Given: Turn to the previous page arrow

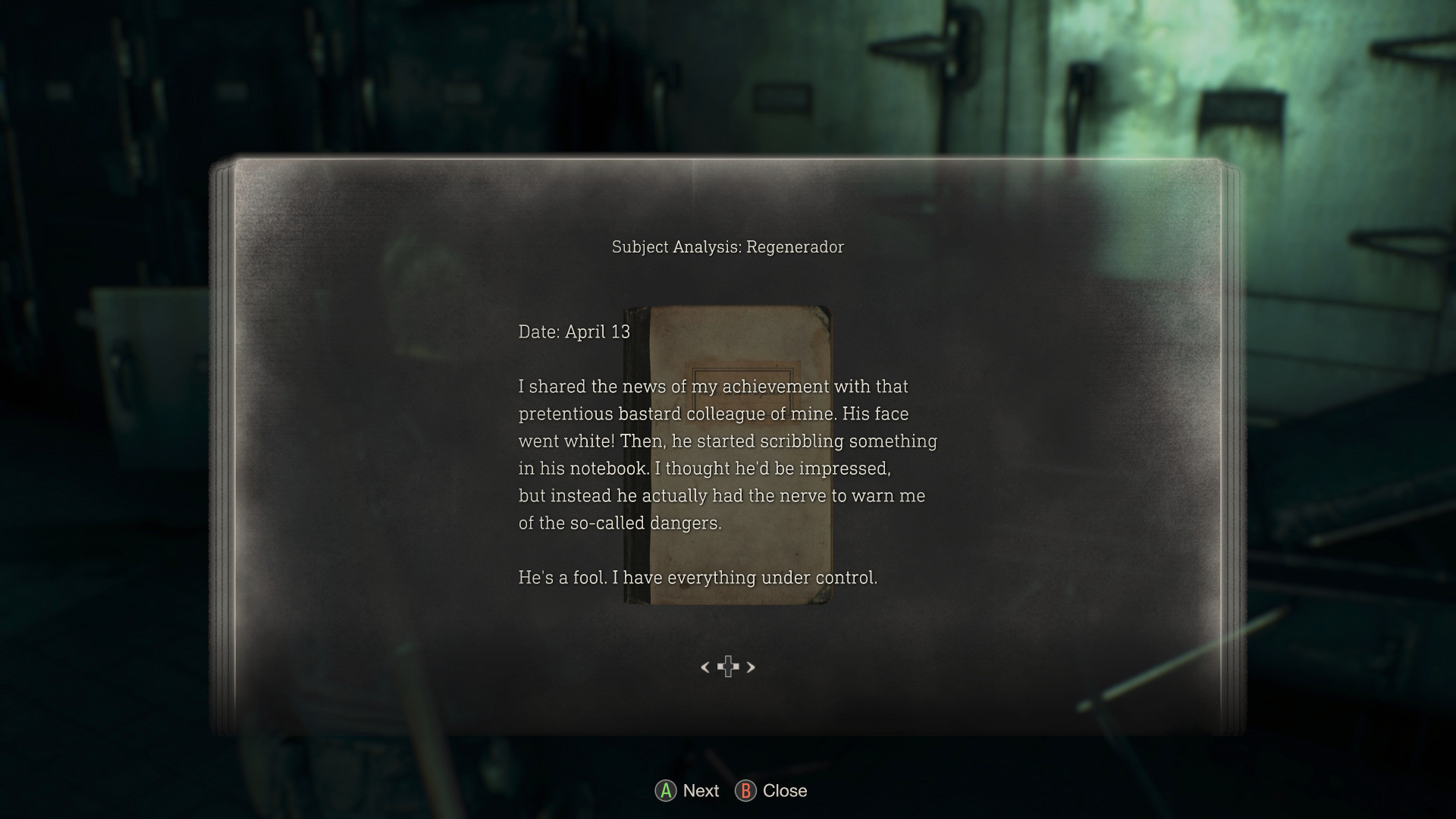Looking at the screenshot, I should coord(705,667).
